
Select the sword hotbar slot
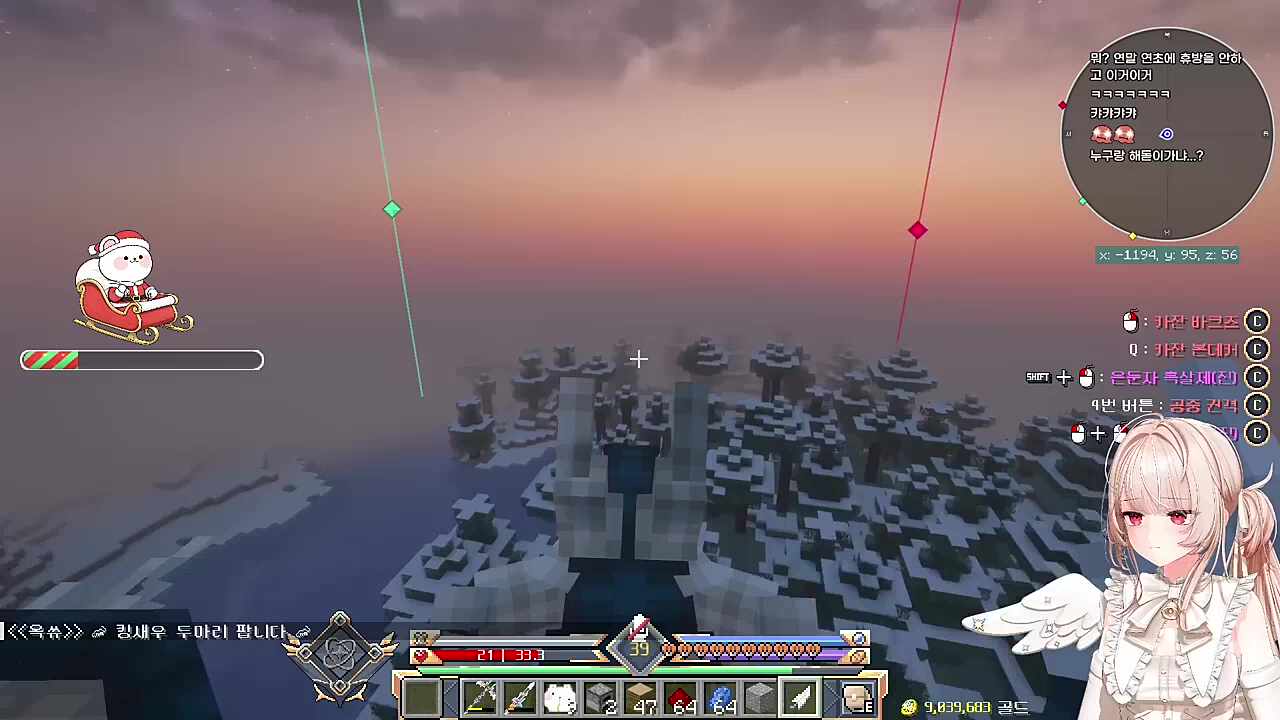pos(520,696)
